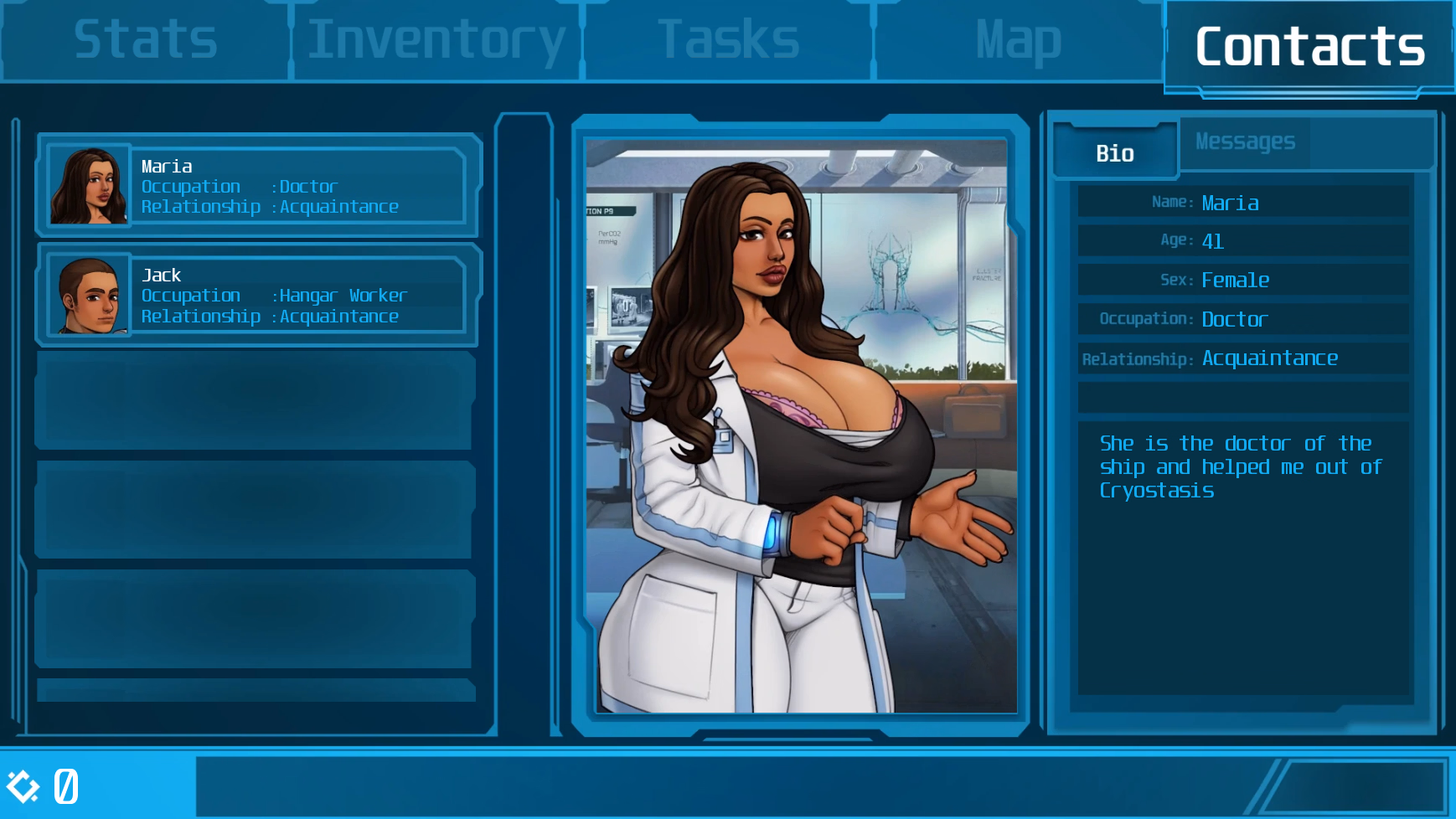Click Maria's portrait icon in contact list

point(88,184)
